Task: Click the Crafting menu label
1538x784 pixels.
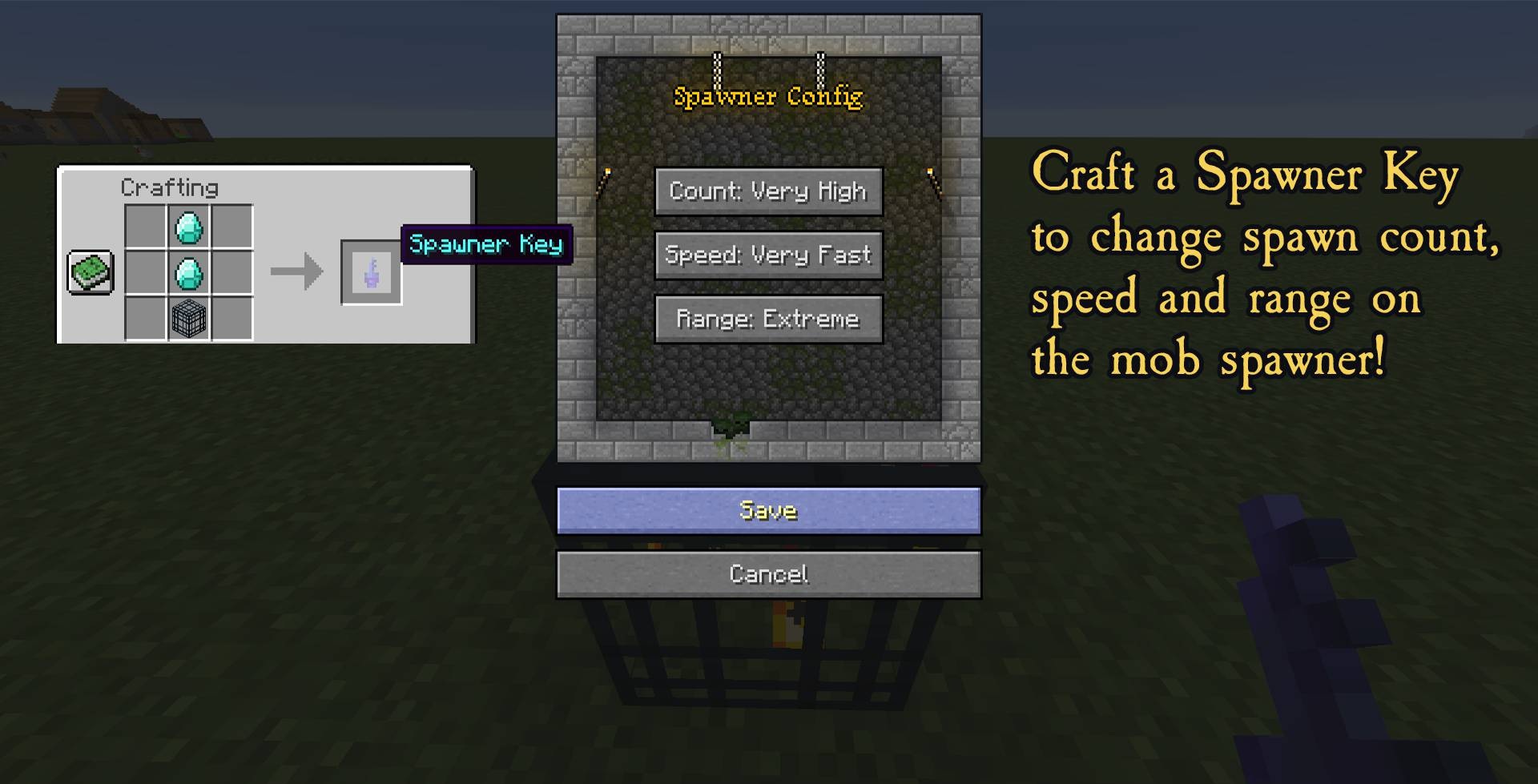Action: coord(168,187)
